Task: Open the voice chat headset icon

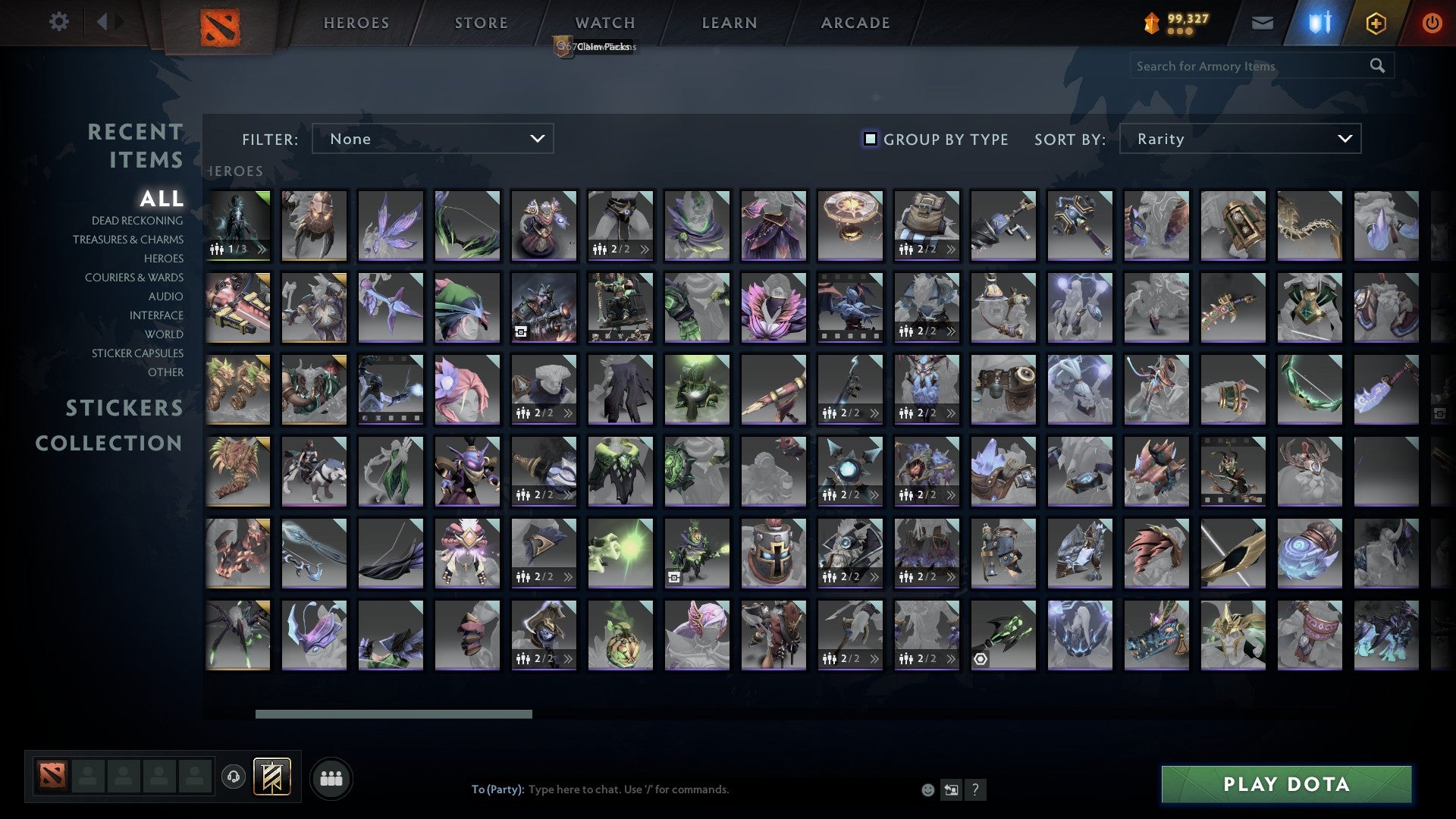Action: tap(234, 777)
